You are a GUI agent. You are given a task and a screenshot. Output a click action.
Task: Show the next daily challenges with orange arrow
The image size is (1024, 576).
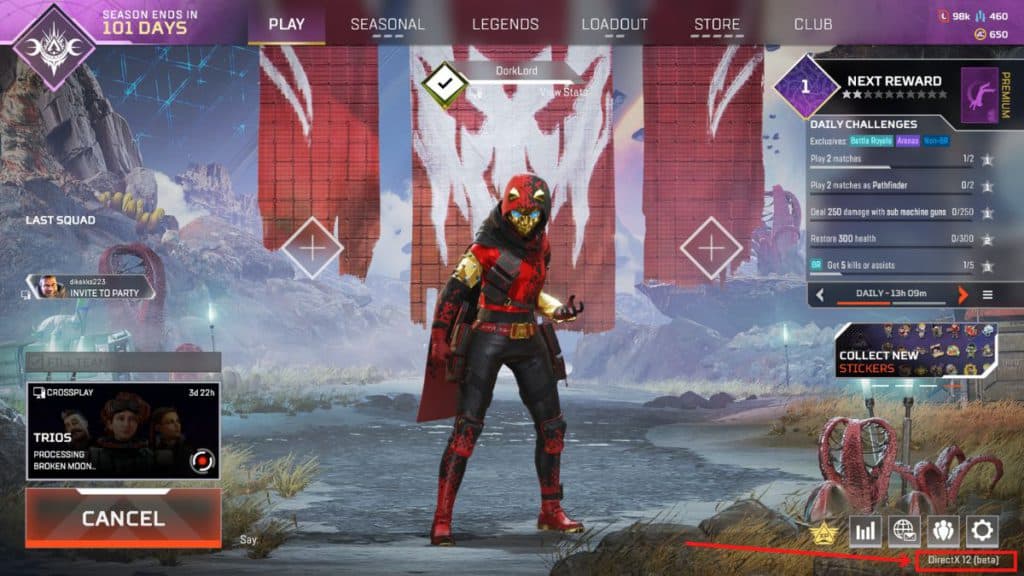tap(963, 295)
